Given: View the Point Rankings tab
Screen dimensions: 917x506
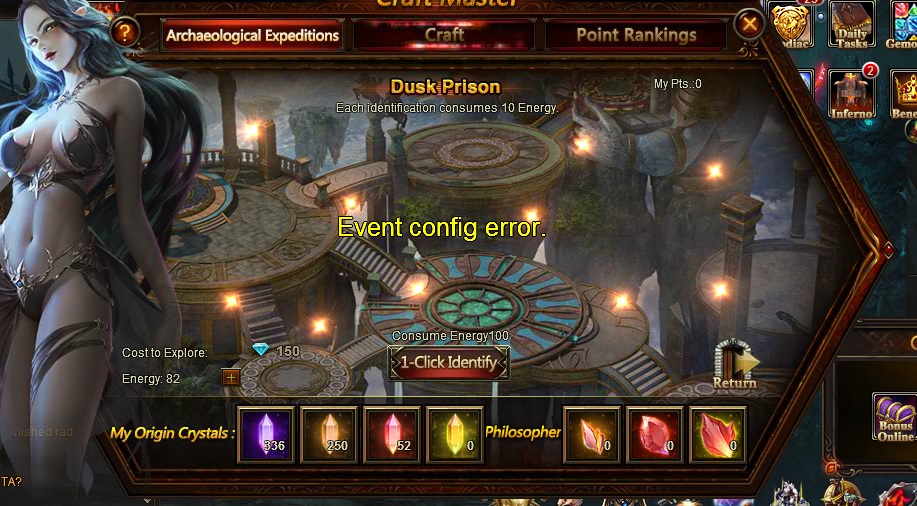Looking at the screenshot, I should (636, 35).
